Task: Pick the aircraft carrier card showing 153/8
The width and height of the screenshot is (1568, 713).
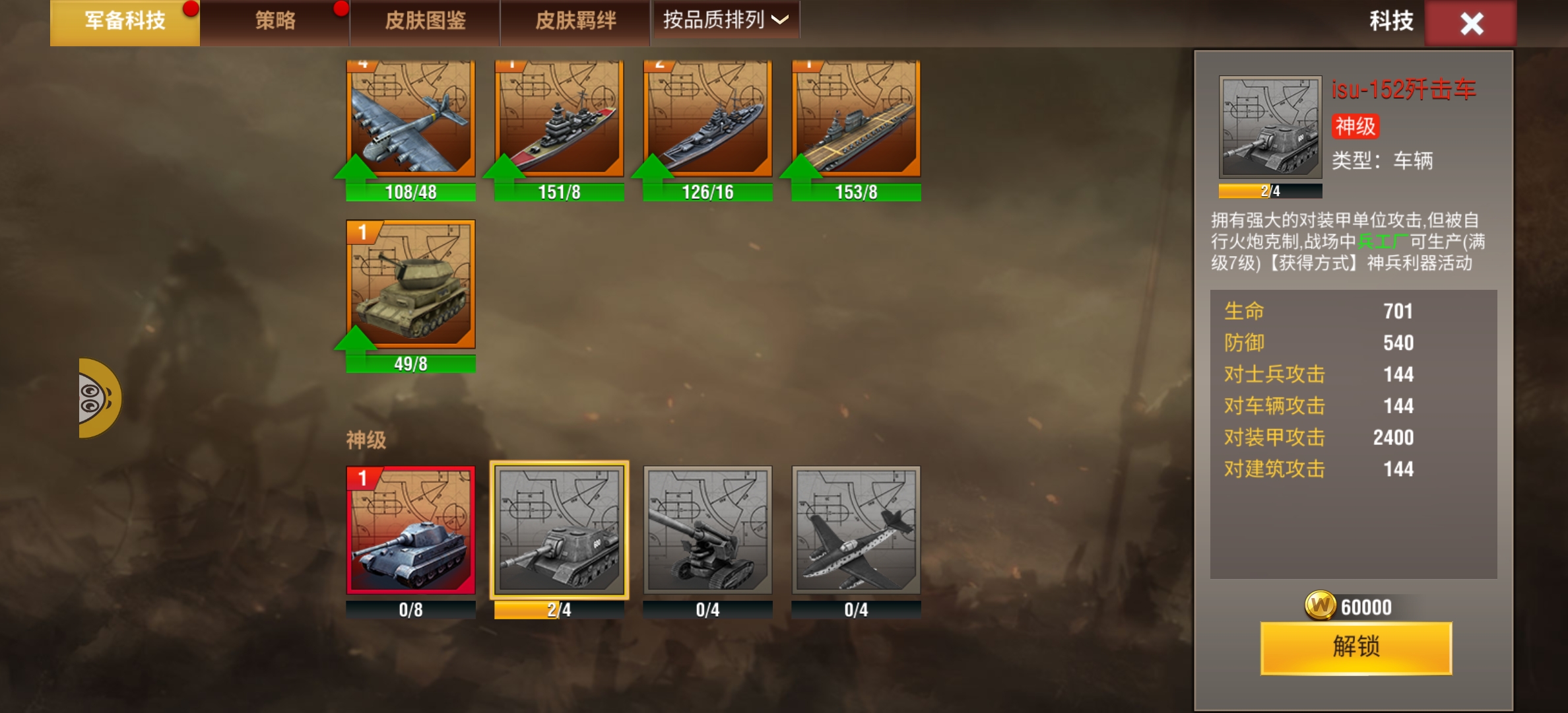Action: click(856, 119)
